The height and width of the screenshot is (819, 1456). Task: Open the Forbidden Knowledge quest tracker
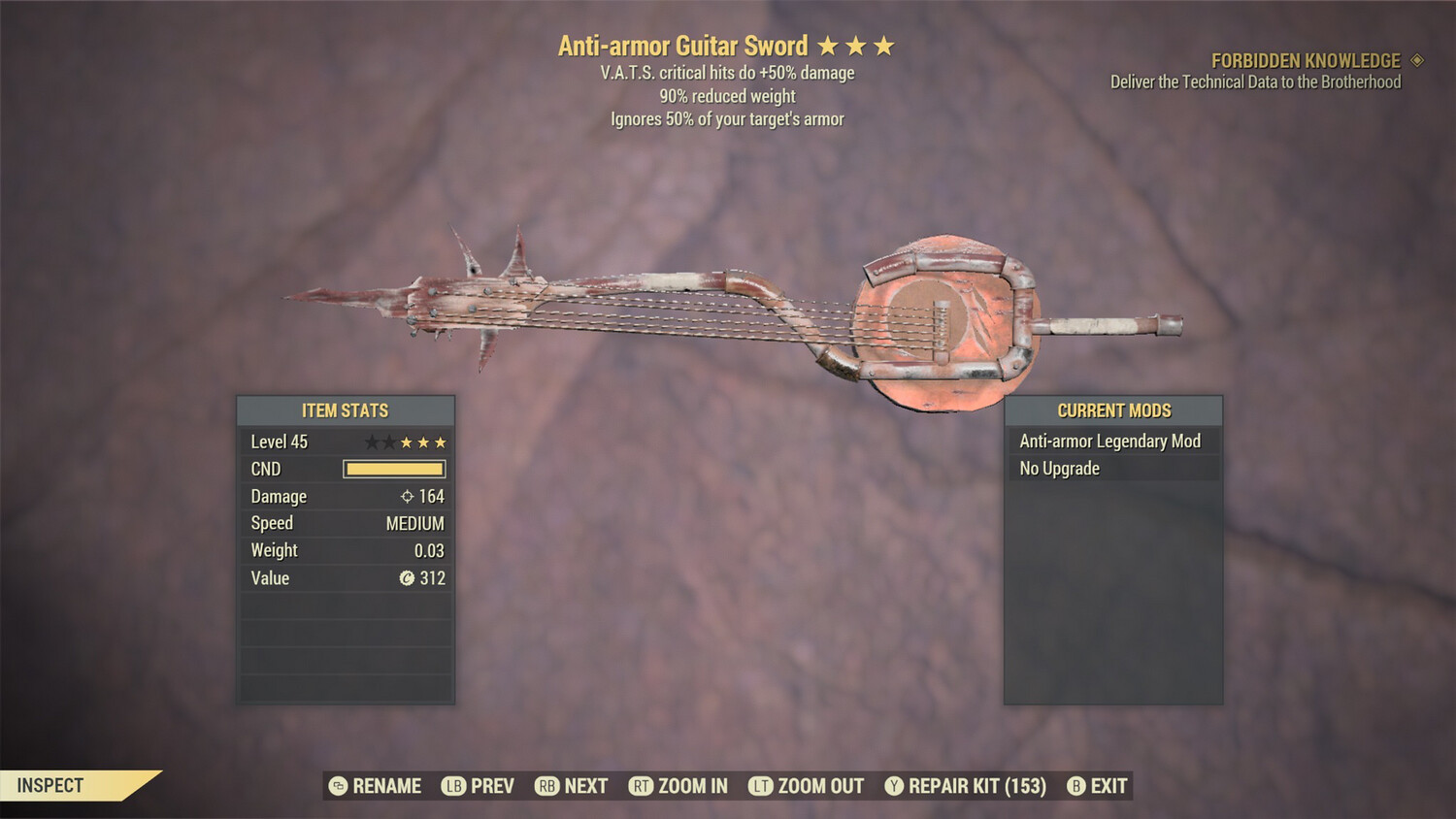tap(1306, 61)
